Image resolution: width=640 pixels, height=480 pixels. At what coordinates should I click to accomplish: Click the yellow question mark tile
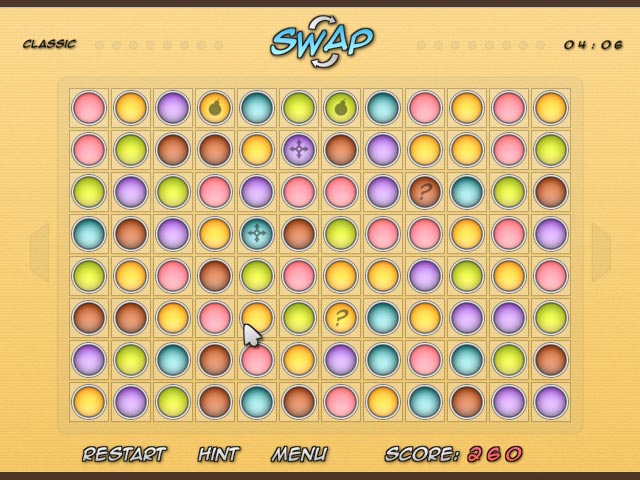pos(341,318)
